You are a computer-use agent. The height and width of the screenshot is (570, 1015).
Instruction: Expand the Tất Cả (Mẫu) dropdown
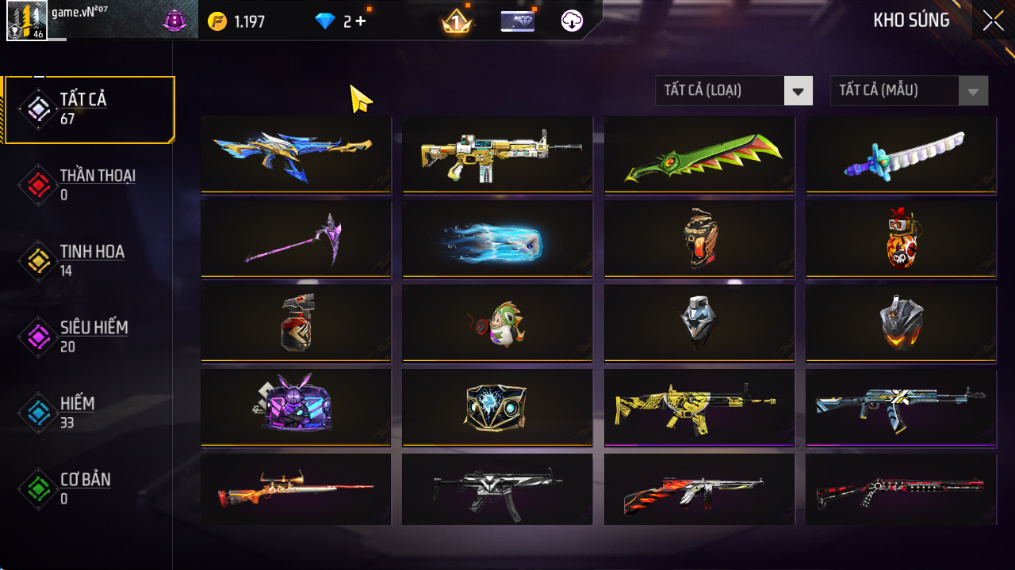tap(908, 91)
